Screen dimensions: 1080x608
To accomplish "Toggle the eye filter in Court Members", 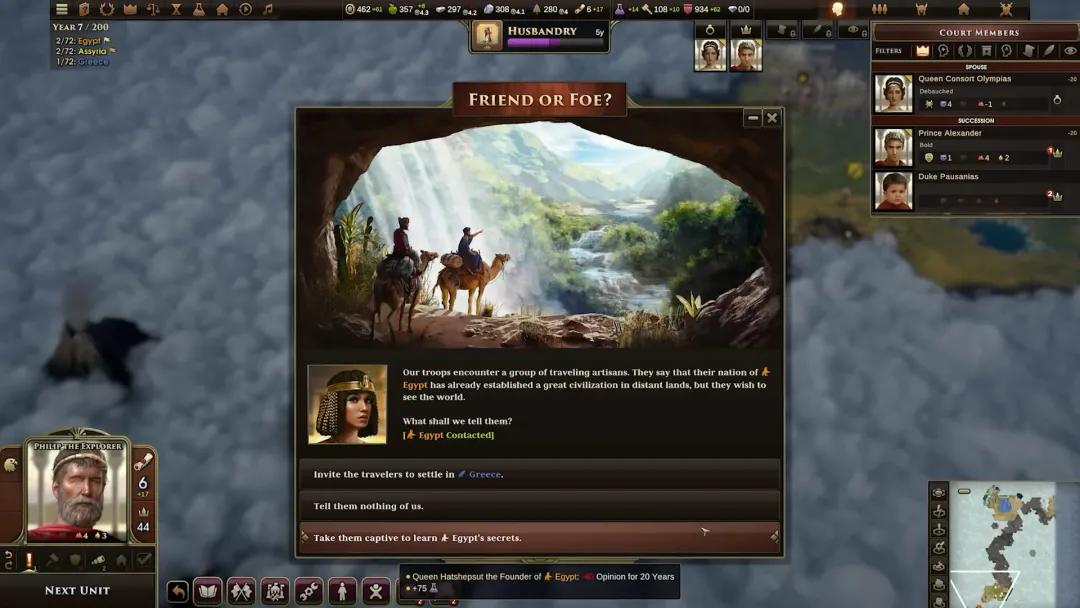I will click(x=1070, y=51).
